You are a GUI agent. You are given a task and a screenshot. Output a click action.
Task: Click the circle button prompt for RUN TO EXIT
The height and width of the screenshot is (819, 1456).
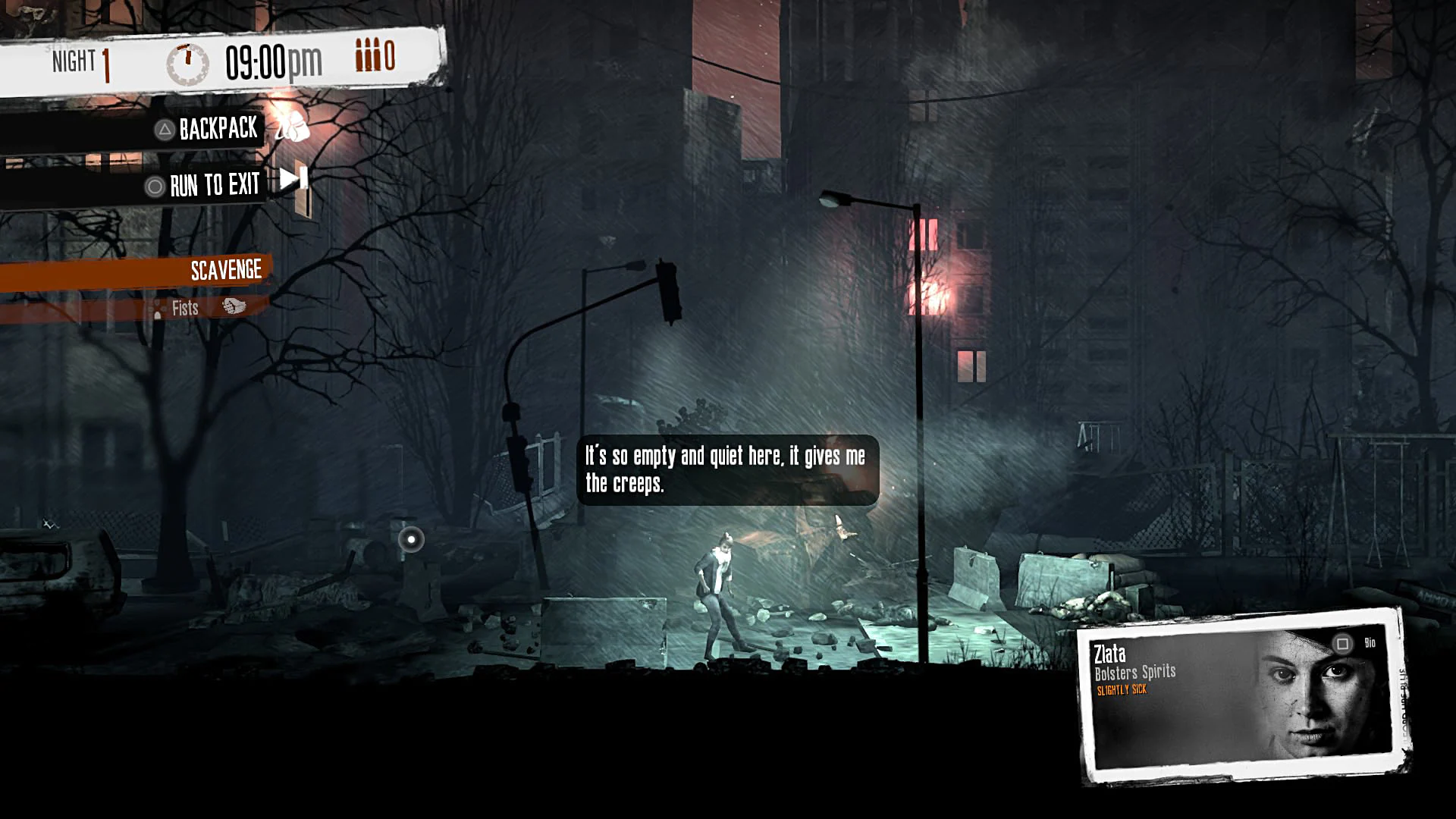coord(154,184)
